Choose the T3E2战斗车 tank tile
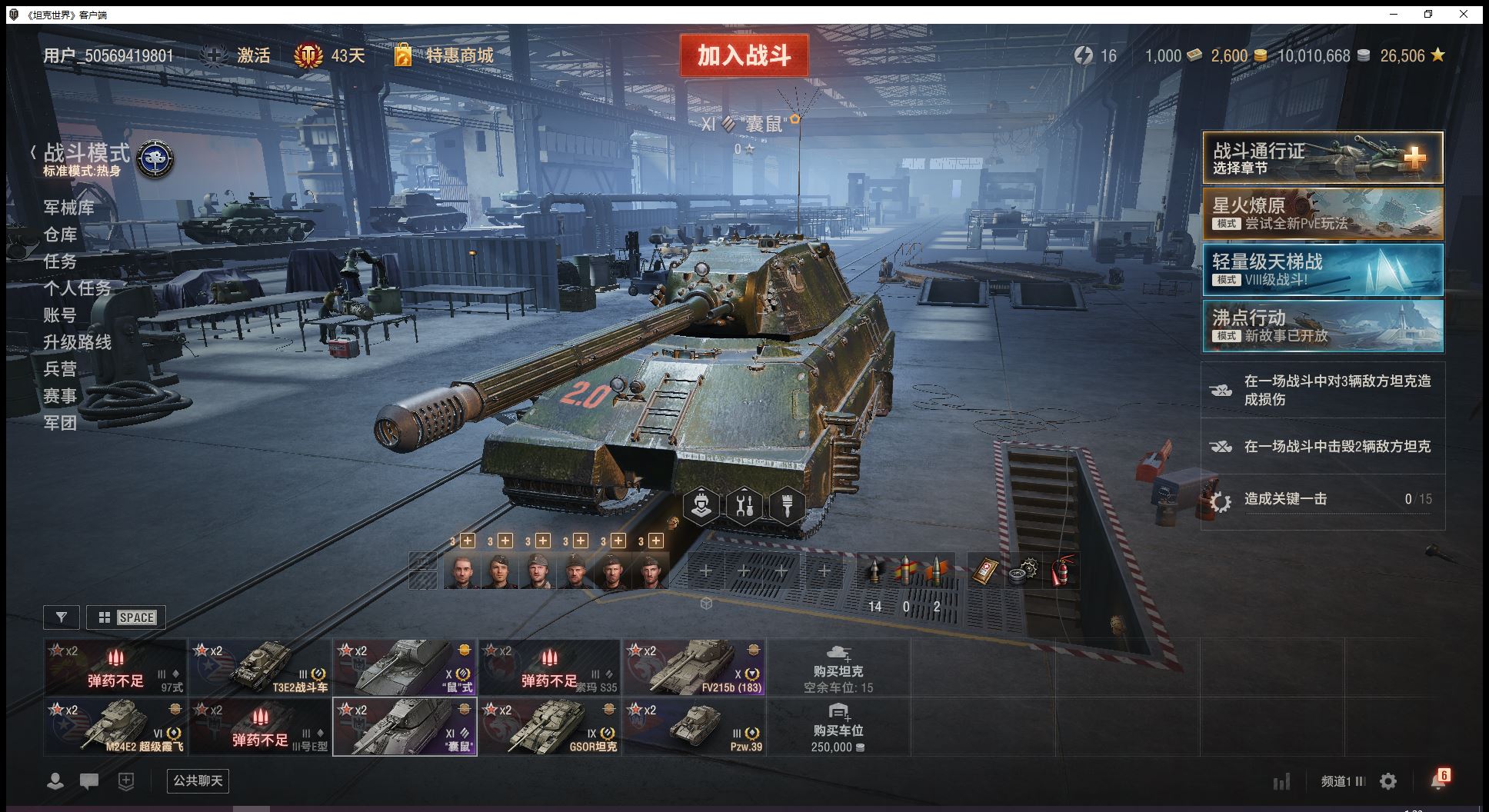 click(260, 667)
